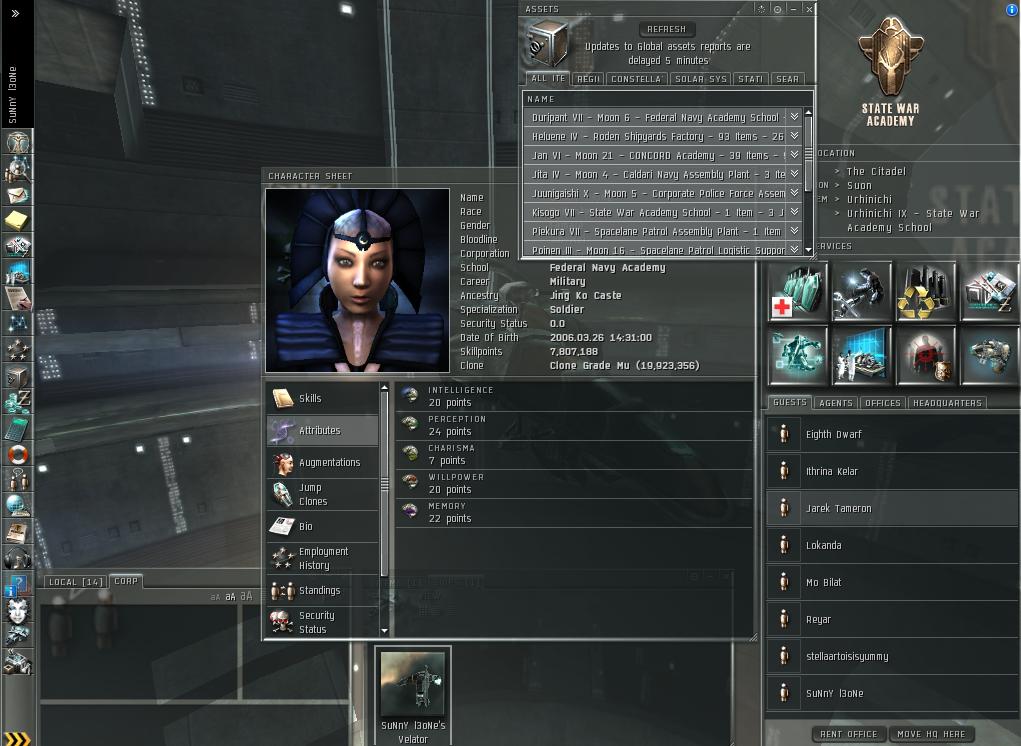Screen dimensions: 1021x746
Task: Refresh the assets list
Action: point(666,29)
